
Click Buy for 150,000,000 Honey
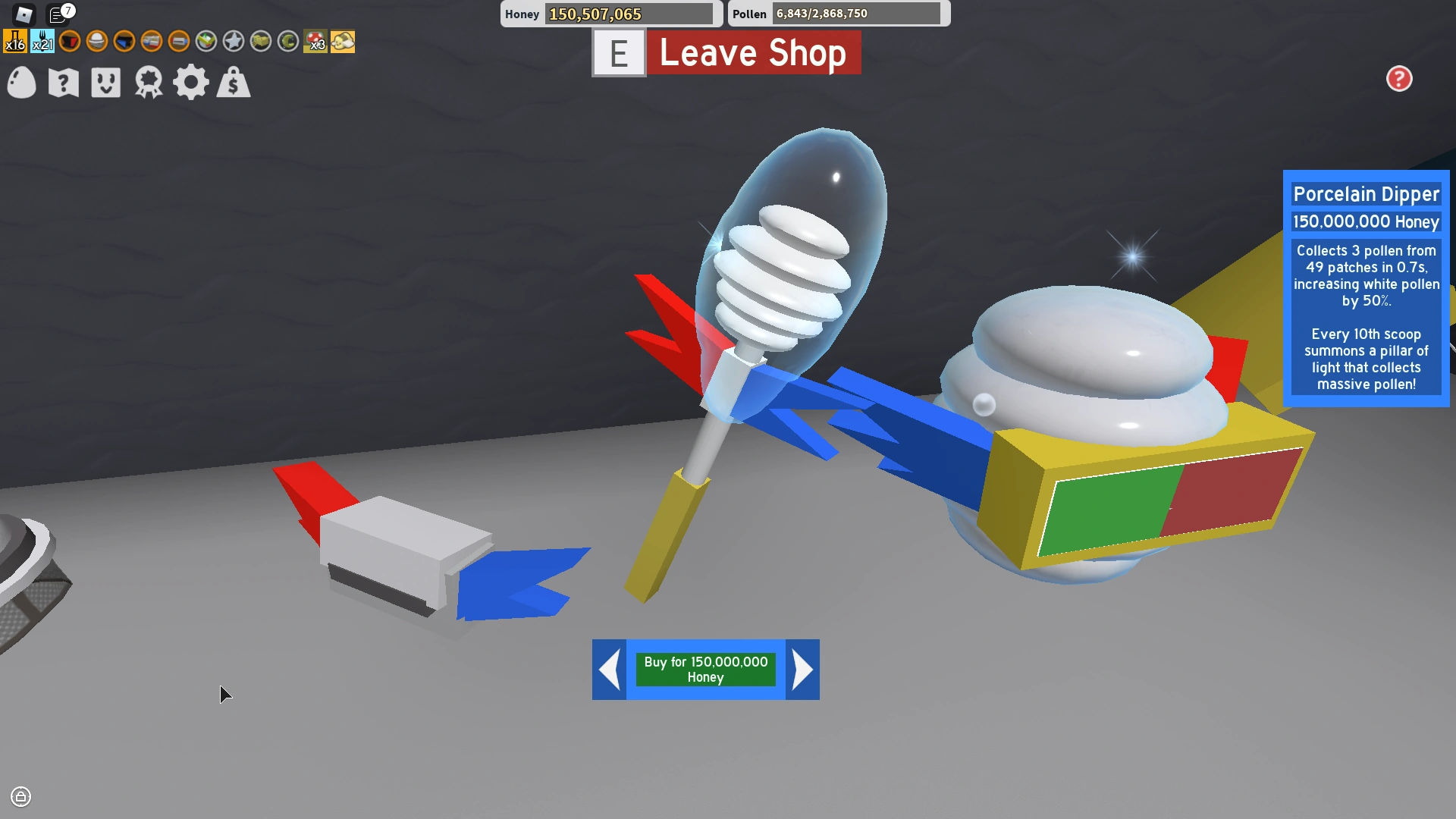pos(704,670)
